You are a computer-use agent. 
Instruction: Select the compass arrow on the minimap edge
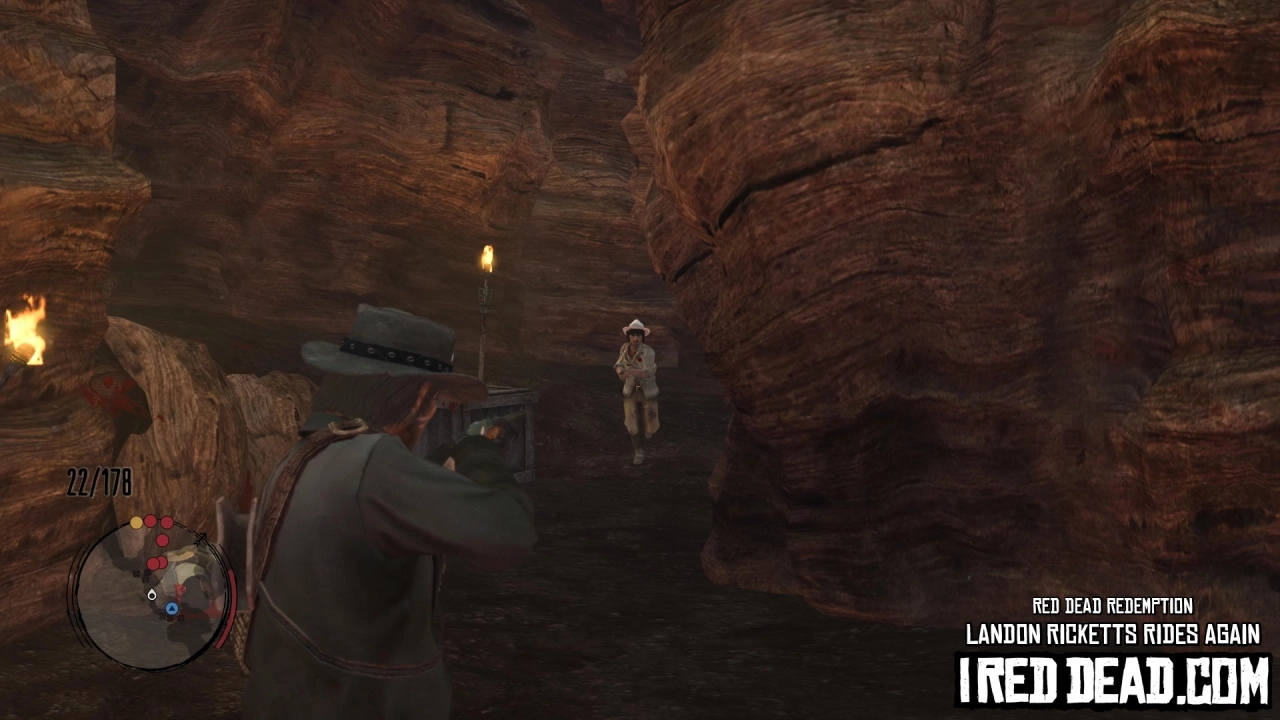coord(201,537)
